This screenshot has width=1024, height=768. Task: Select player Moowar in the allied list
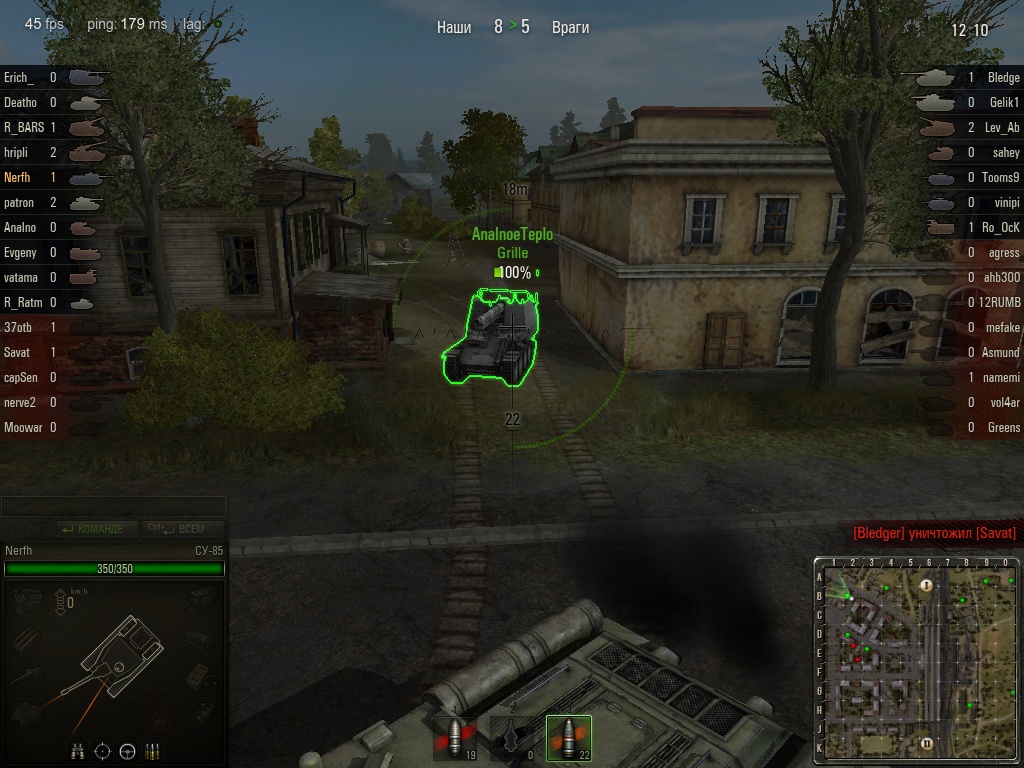click(23, 427)
